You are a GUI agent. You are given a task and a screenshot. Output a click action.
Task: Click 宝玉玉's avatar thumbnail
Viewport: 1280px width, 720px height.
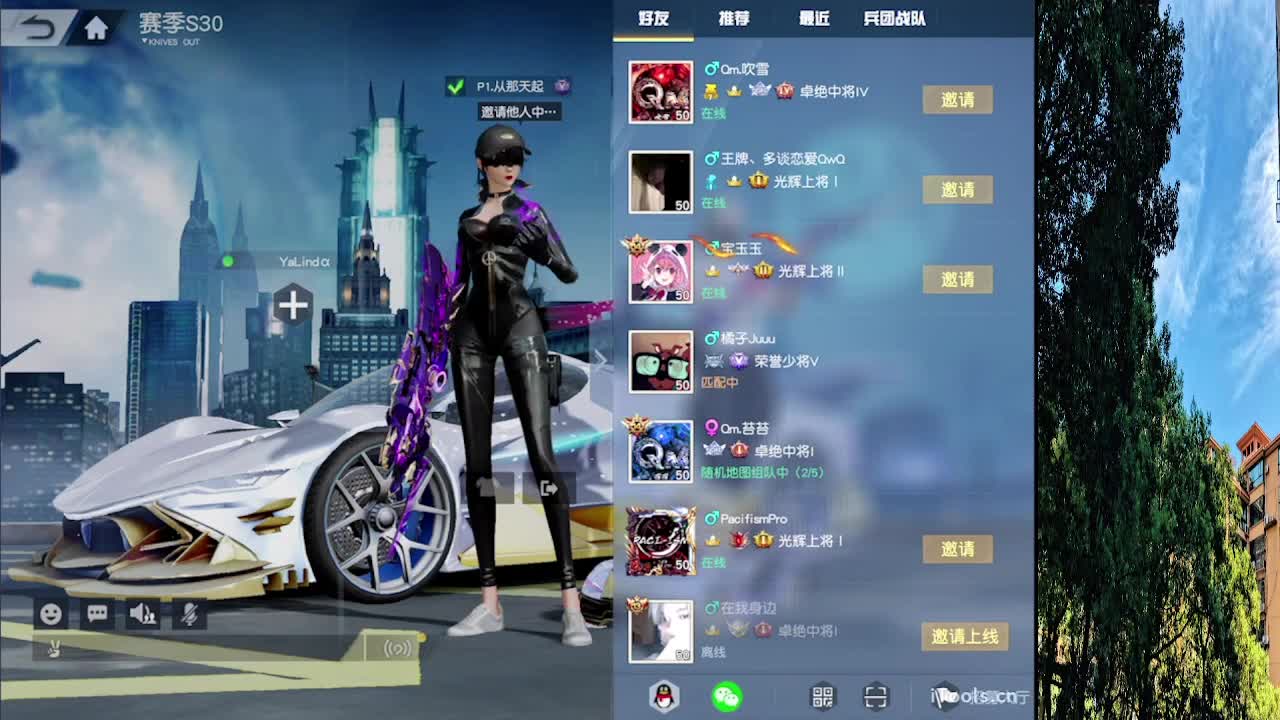tap(660, 271)
